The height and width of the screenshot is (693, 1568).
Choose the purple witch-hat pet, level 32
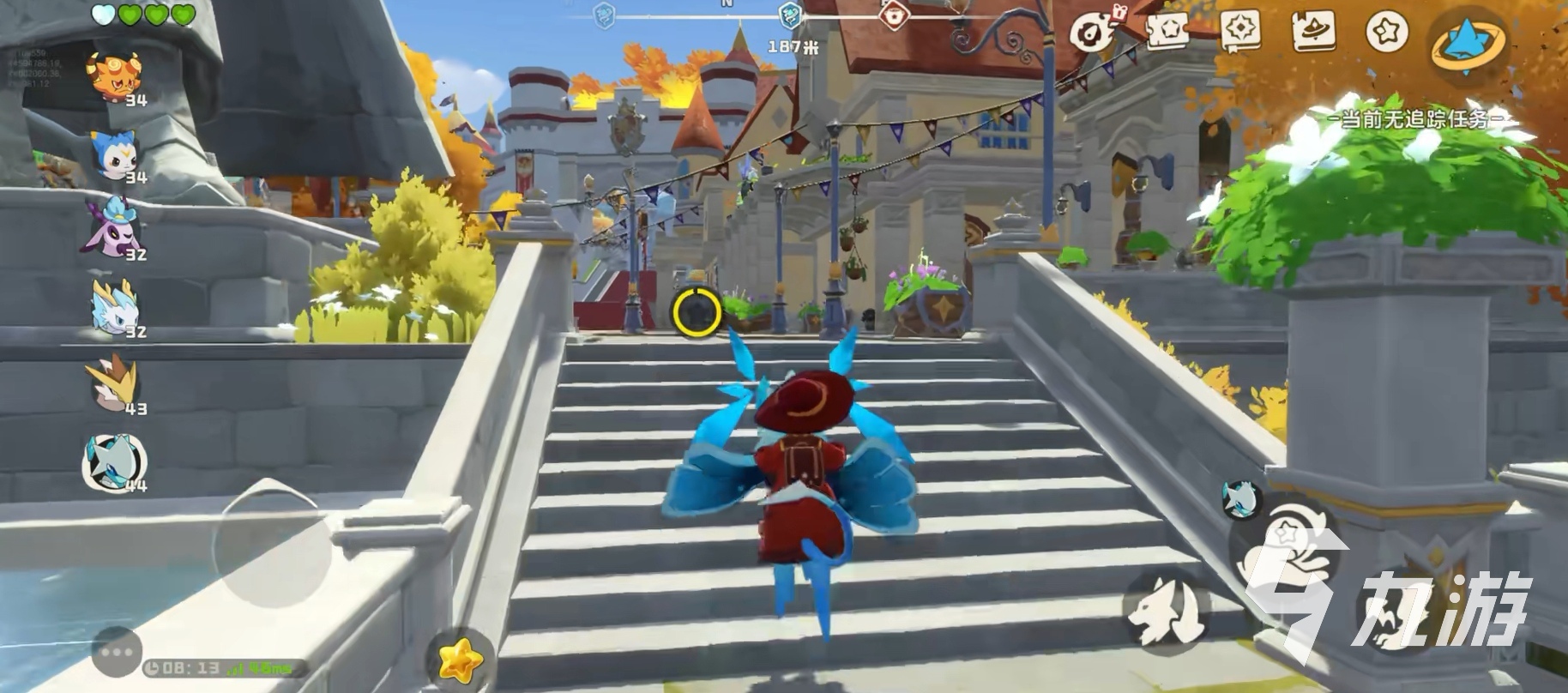click(117, 226)
